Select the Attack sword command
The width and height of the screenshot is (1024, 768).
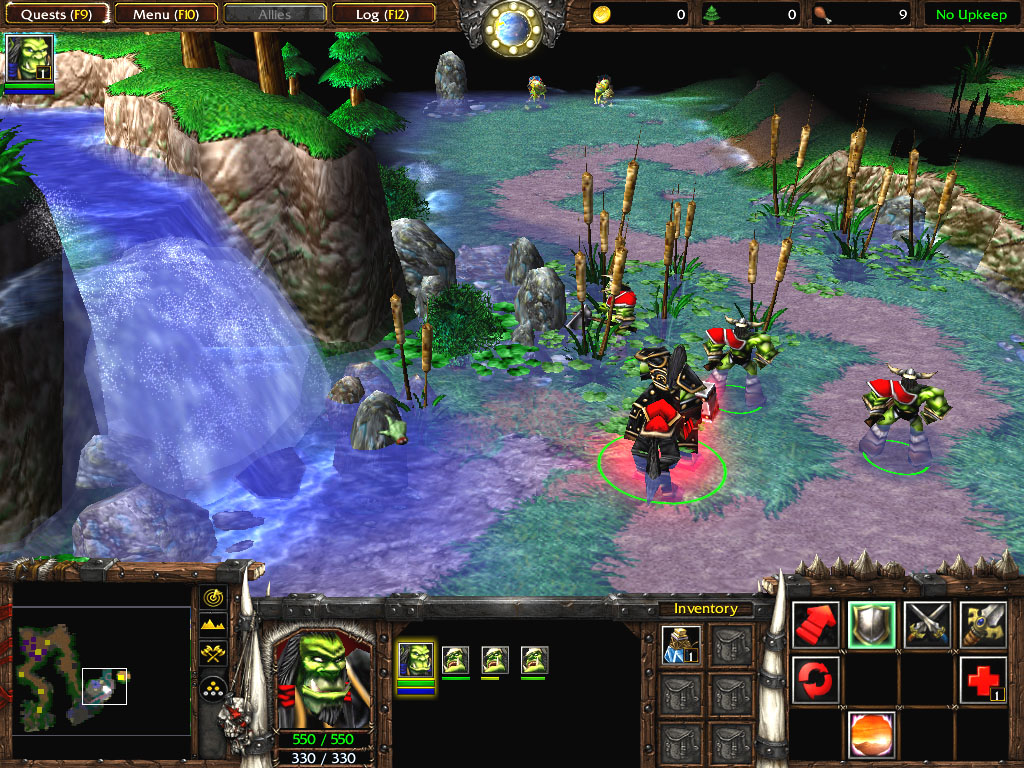(983, 625)
